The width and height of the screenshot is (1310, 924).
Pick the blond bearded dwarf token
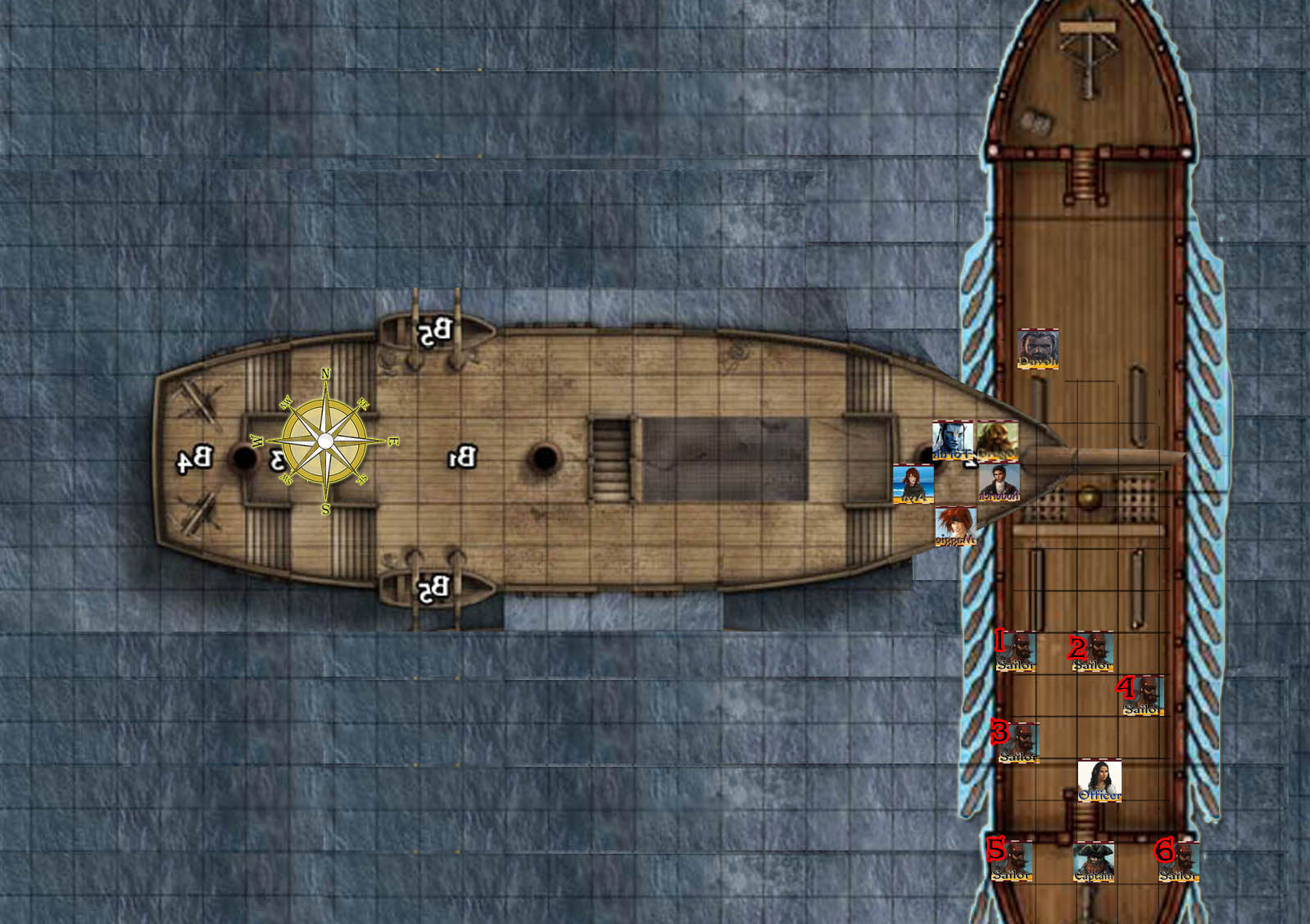pyautogui.click(x=997, y=442)
